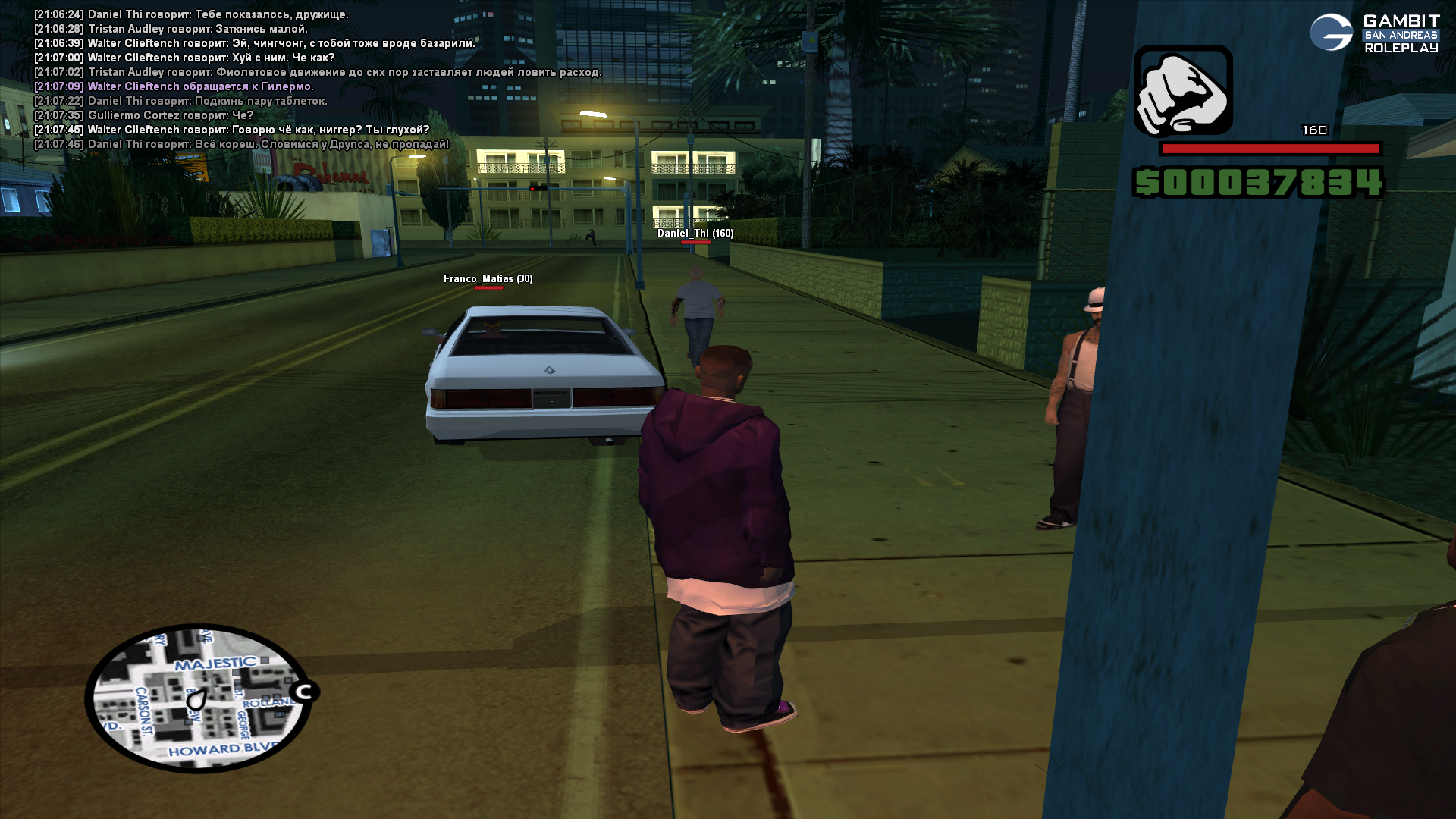Click the C marker on minimap edge

[305, 692]
